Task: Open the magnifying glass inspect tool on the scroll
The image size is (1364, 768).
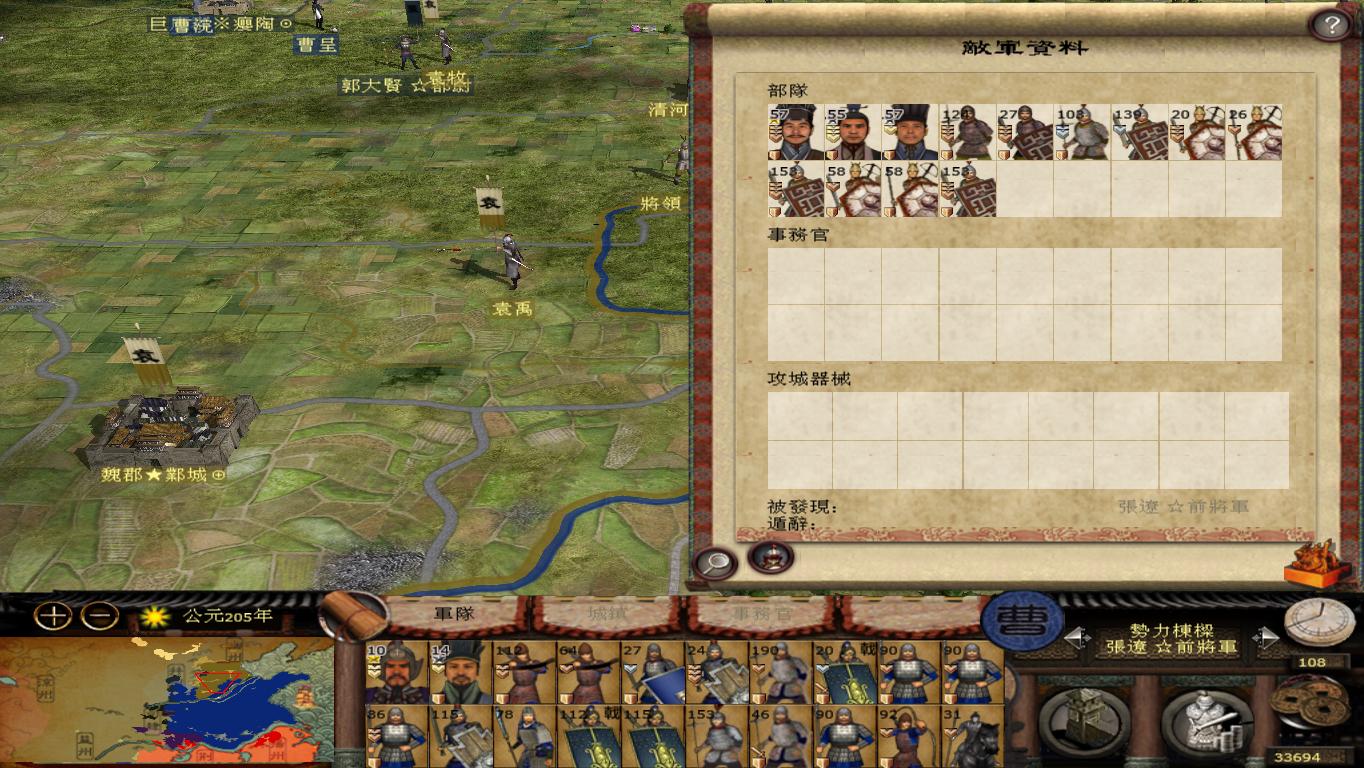Action: point(713,562)
